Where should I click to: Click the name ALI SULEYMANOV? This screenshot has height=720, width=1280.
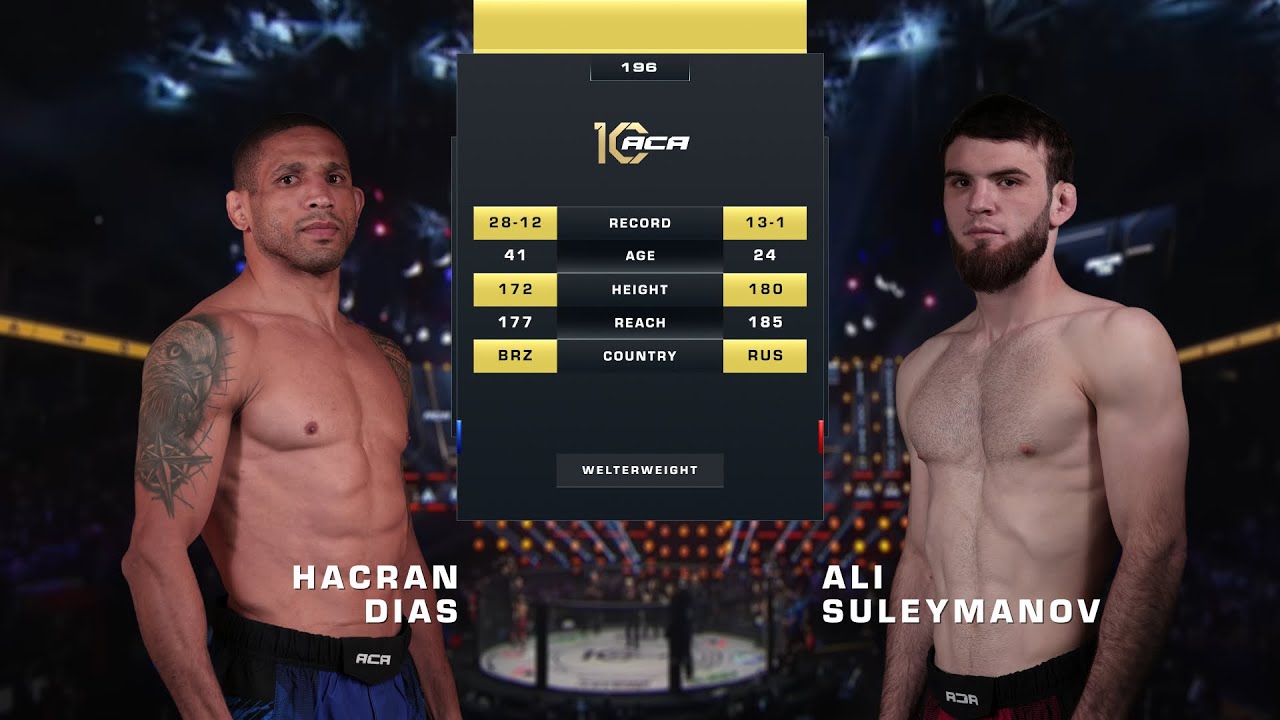pos(960,594)
